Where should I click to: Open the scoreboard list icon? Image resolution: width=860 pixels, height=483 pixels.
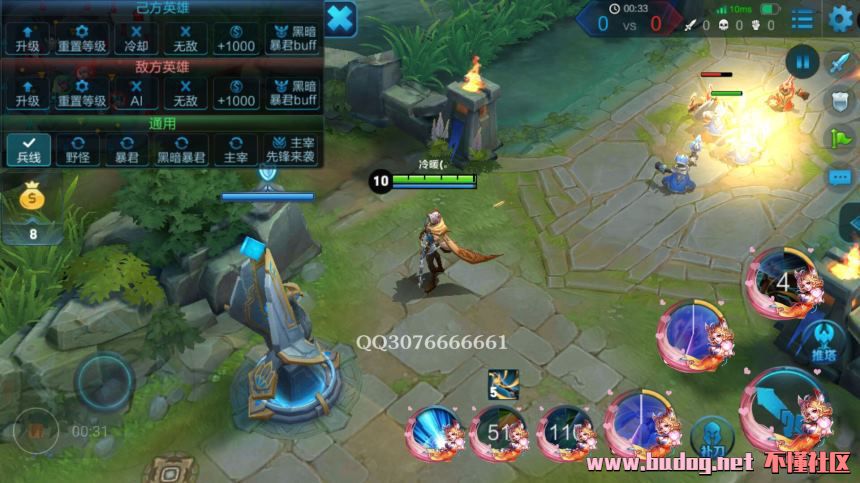pos(802,18)
